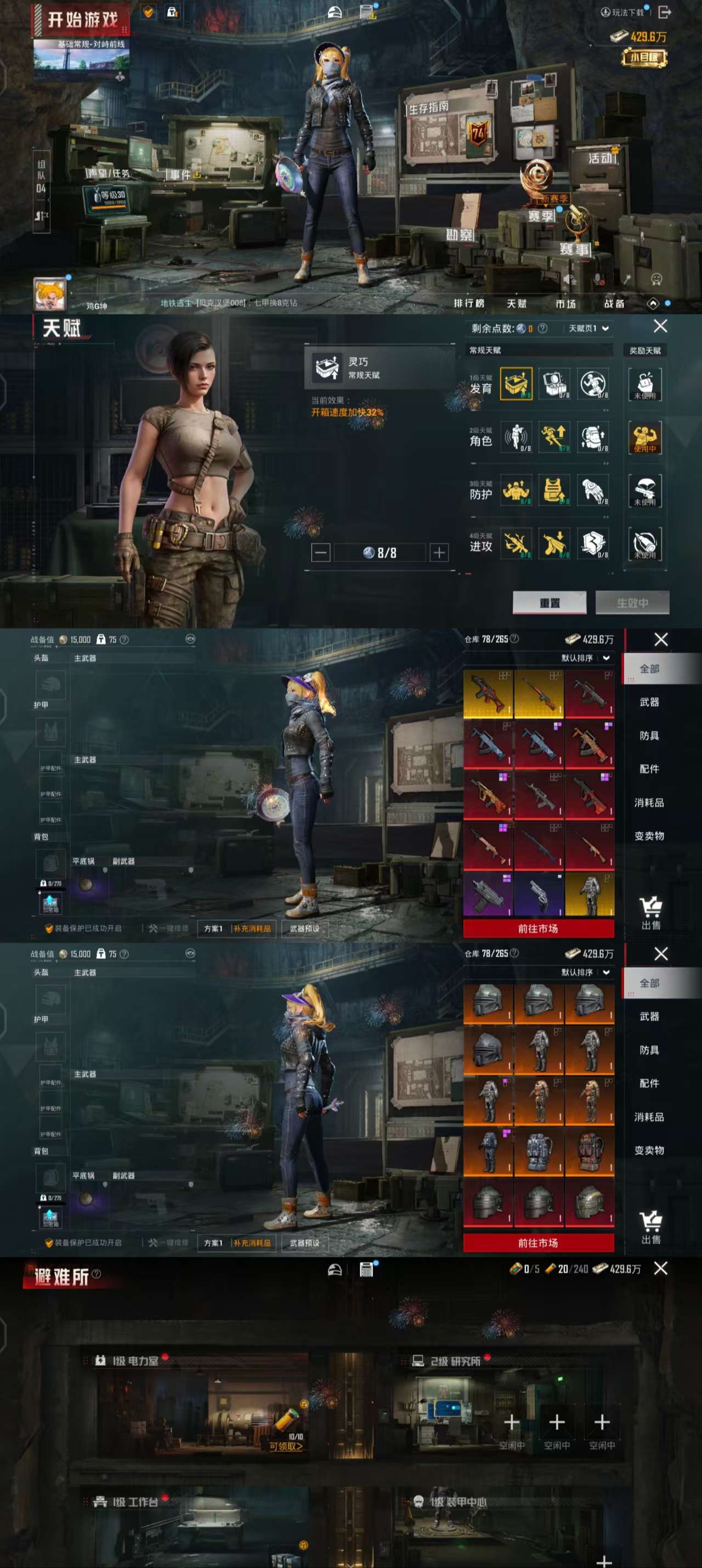Click plus to increase talent points
This screenshot has height=1568, width=702.
pos(440,552)
